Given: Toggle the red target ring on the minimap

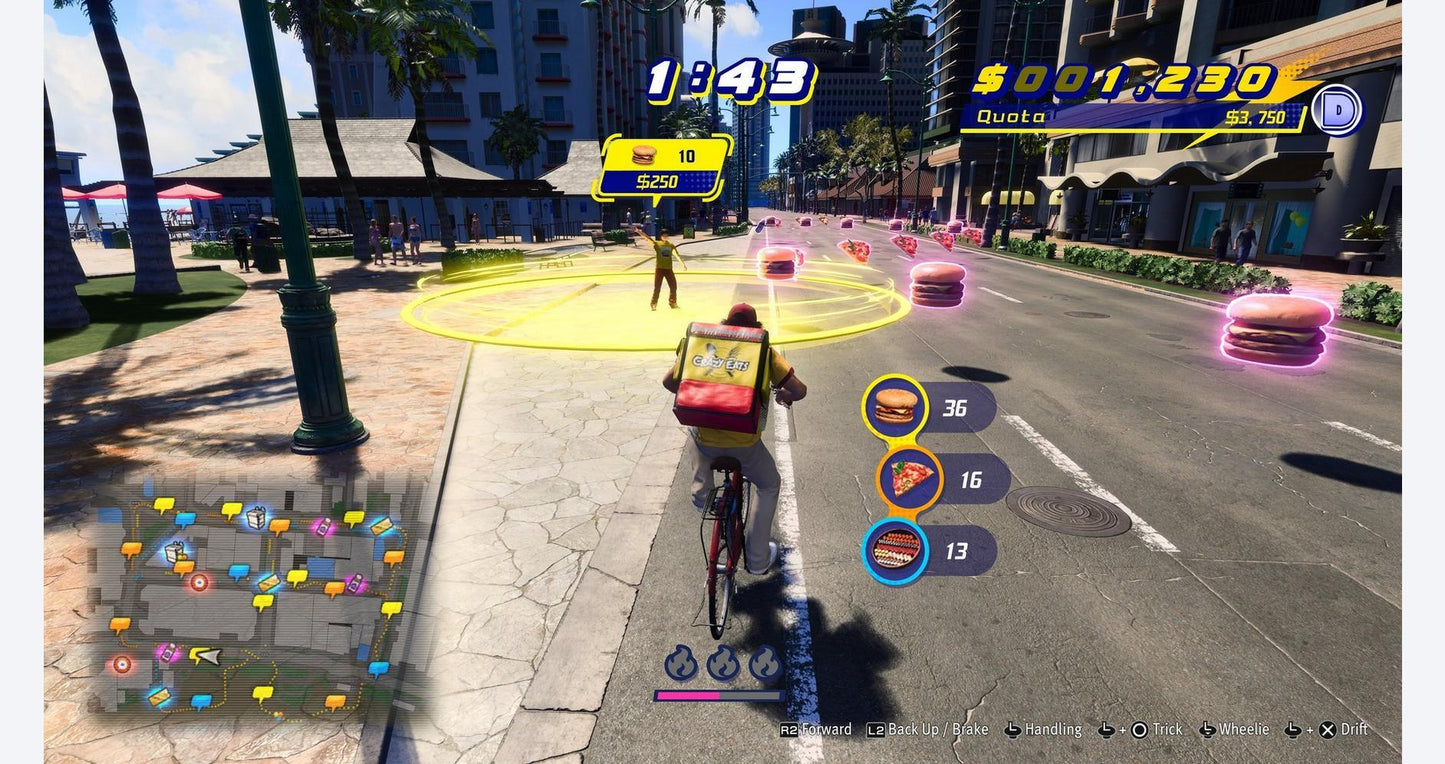Looking at the screenshot, I should 199,583.
